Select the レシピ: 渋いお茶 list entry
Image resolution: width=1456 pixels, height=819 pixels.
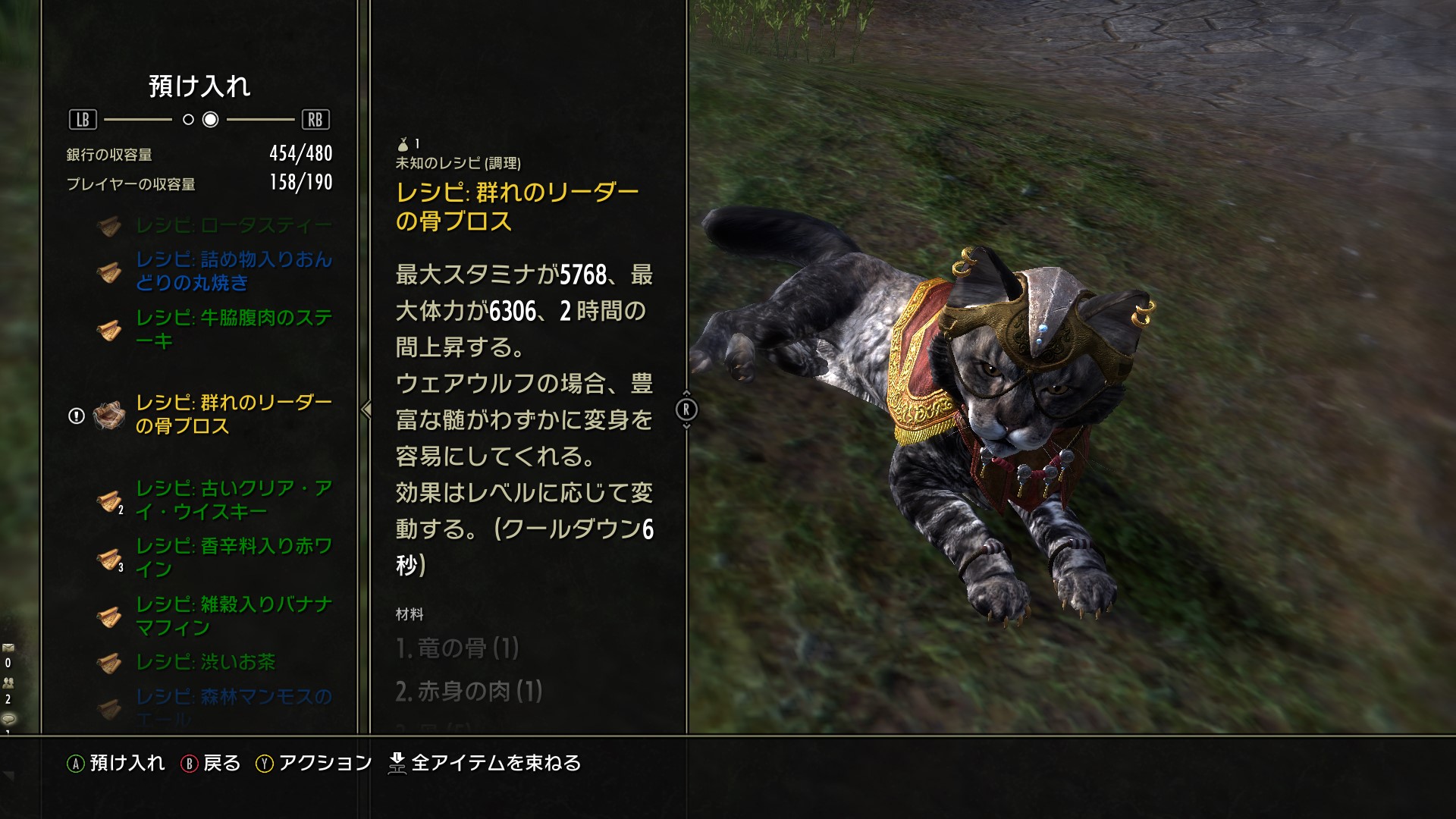pos(206,662)
